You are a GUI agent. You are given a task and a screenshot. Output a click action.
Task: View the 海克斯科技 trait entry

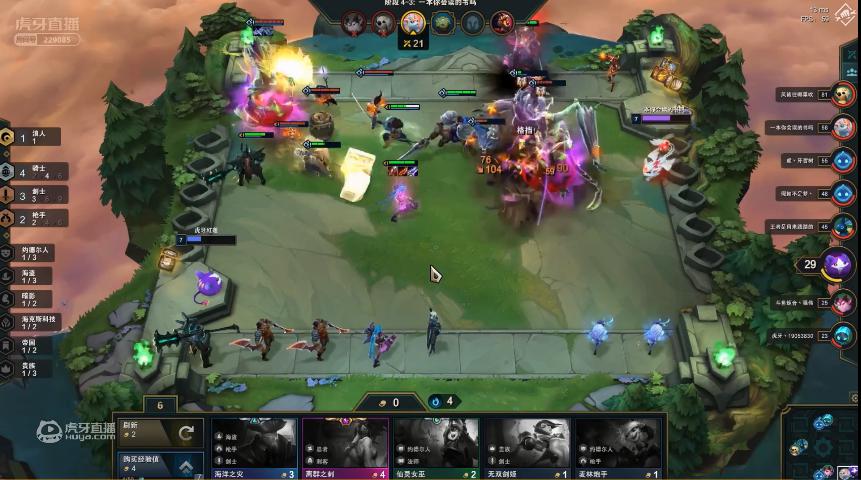coord(35,322)
